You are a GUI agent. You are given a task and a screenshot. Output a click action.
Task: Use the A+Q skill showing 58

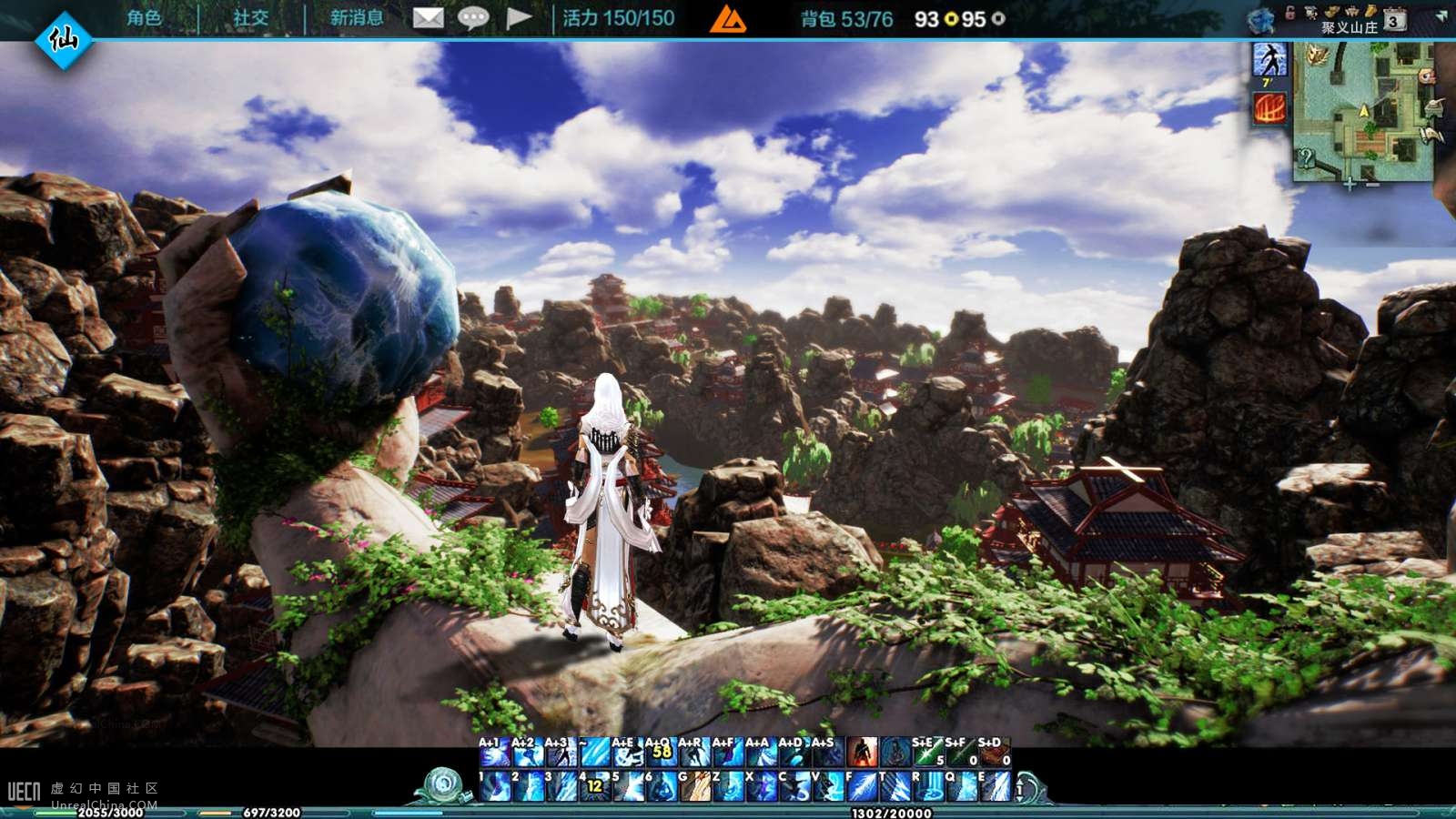660,753
